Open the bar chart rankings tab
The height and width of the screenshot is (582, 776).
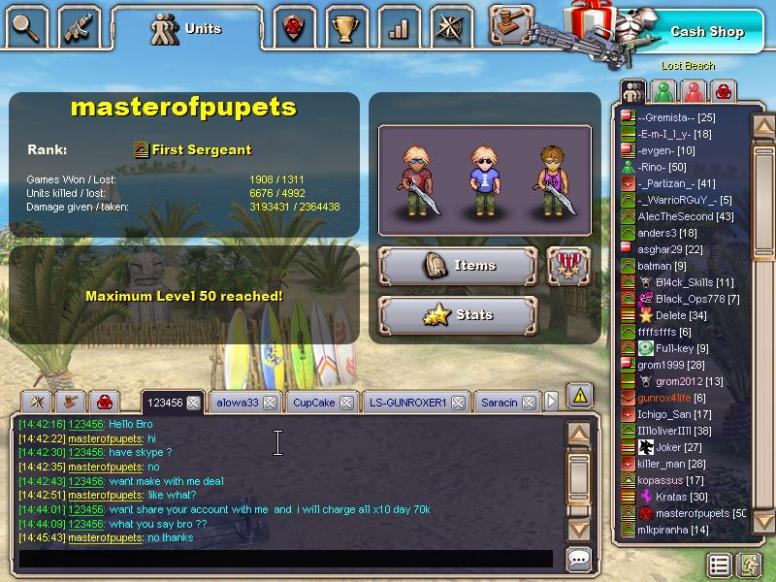pos(399,28)
